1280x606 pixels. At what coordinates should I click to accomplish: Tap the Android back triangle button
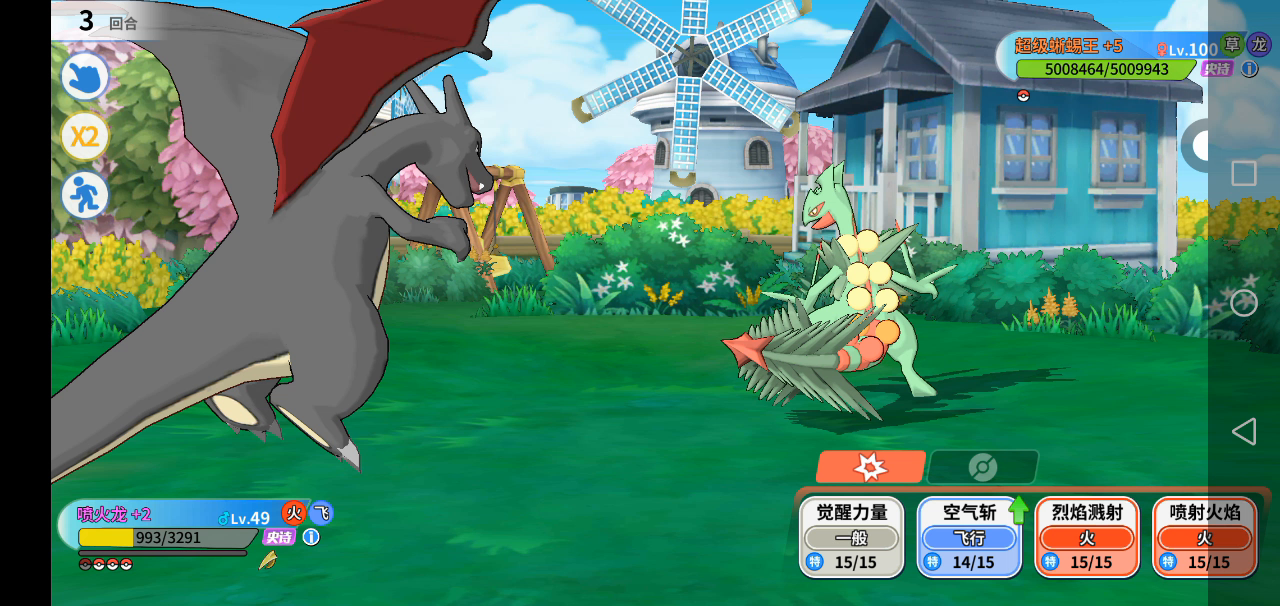coord(1243,431)
